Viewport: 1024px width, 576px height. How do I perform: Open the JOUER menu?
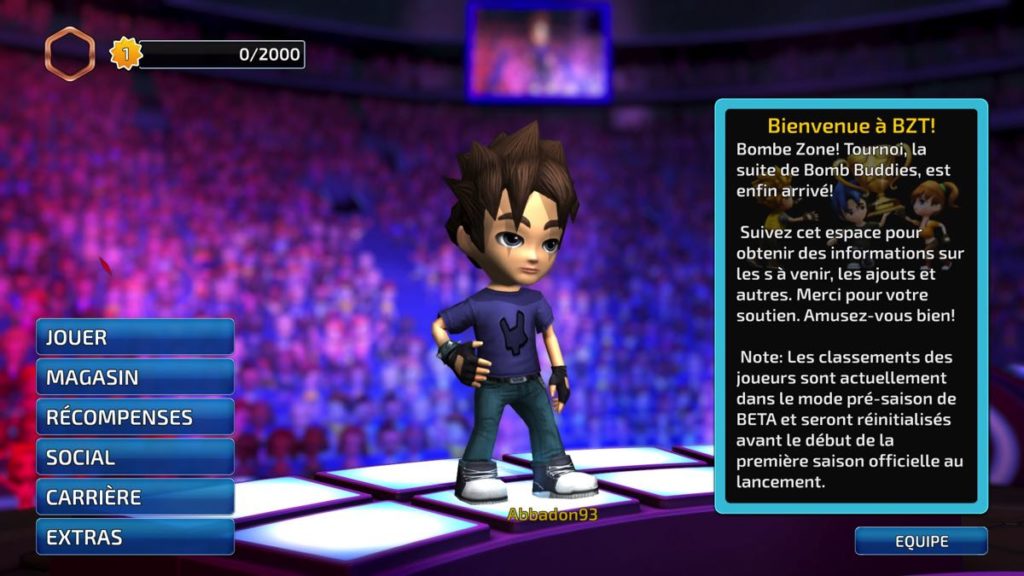click(135, 337)
